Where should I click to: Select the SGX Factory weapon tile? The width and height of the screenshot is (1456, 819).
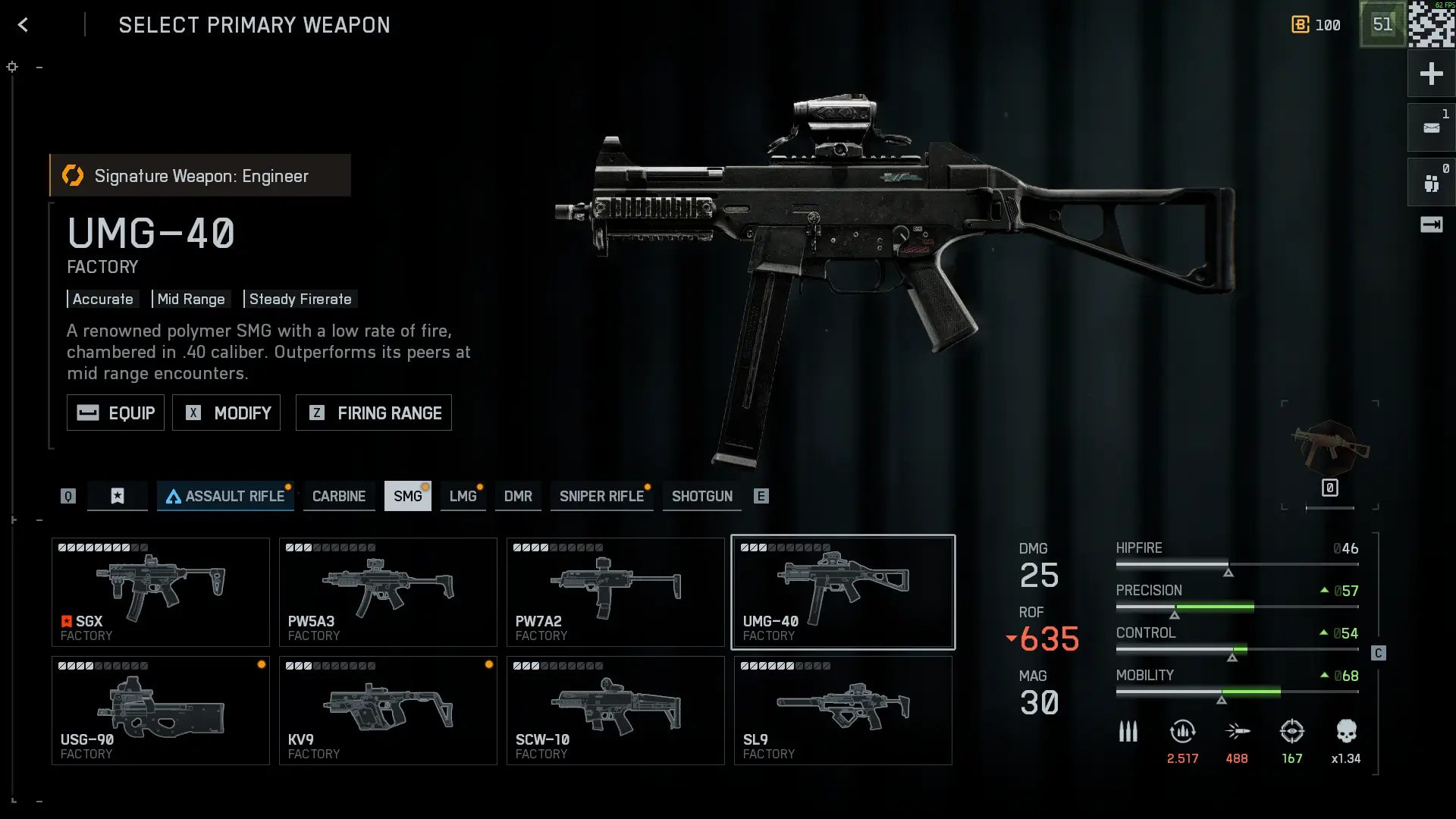(x=160, y=592)
